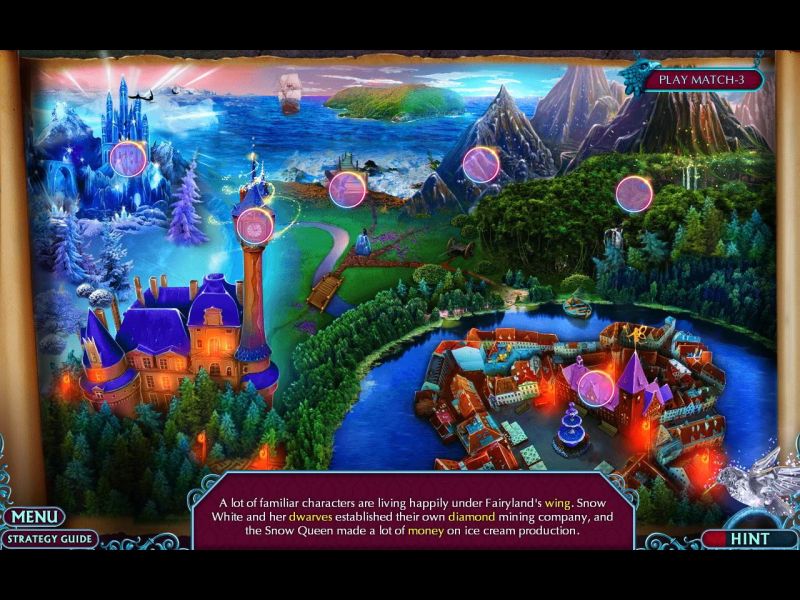Select the marker in the island town
Viewport: 800px width, 600px height.
(597, 388)
